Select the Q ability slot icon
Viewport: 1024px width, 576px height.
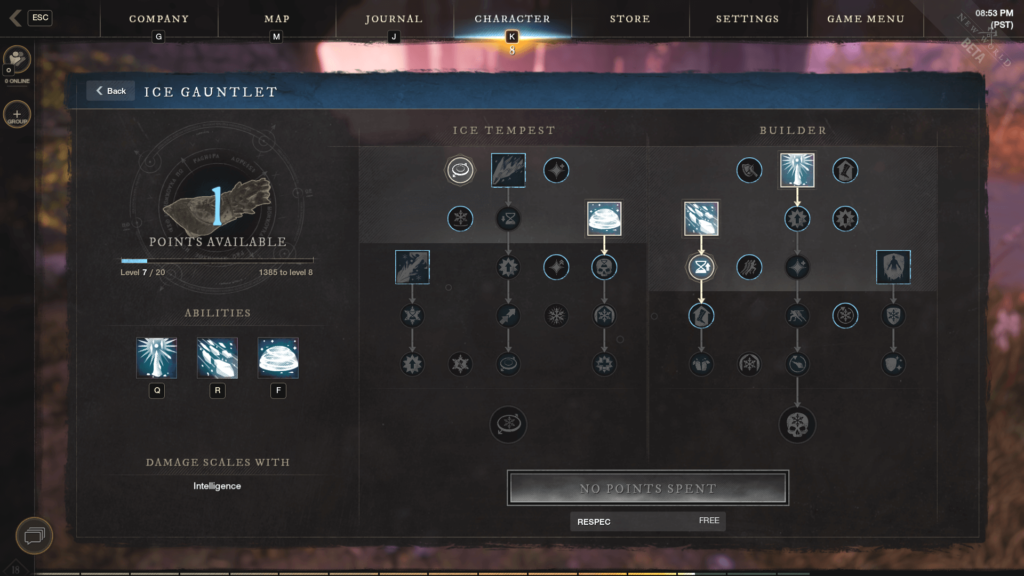[x=157, y=358]
